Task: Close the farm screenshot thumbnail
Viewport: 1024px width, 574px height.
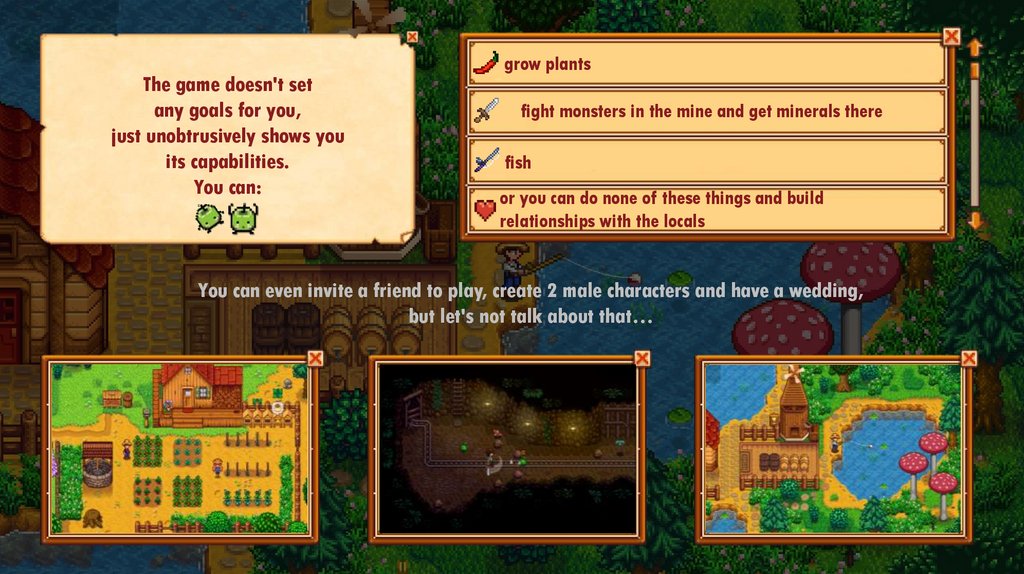Action: point(315,358)
